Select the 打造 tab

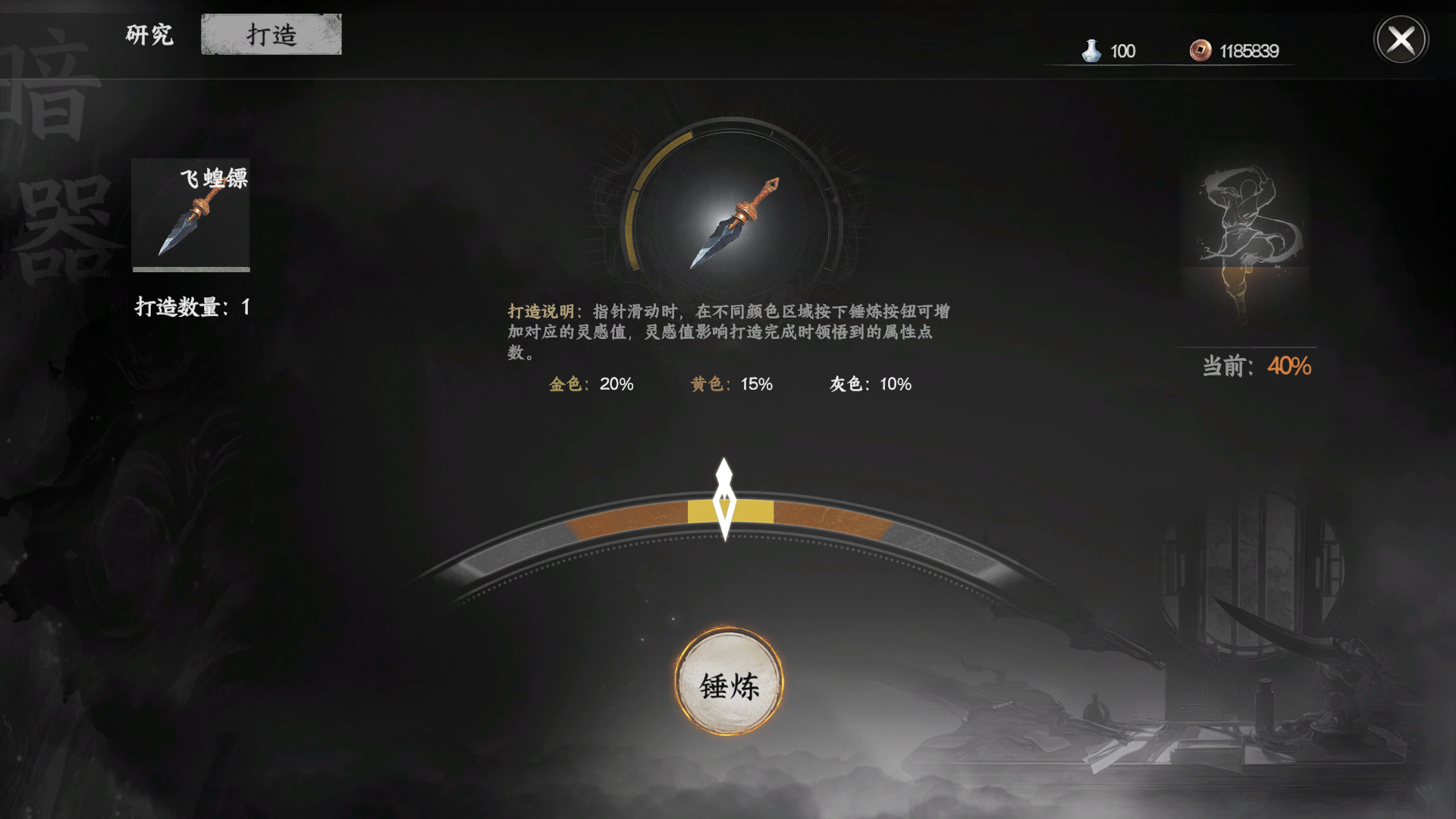271,33
